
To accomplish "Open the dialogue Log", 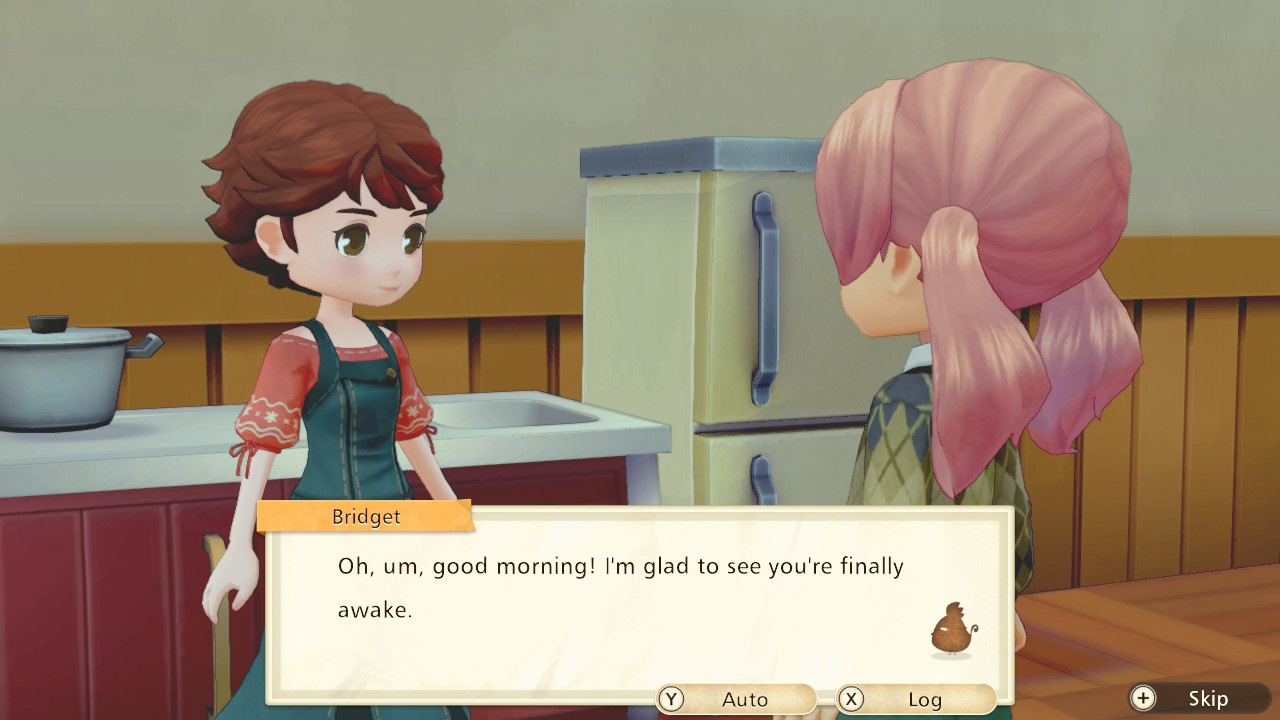I will (x=915, y=699).
